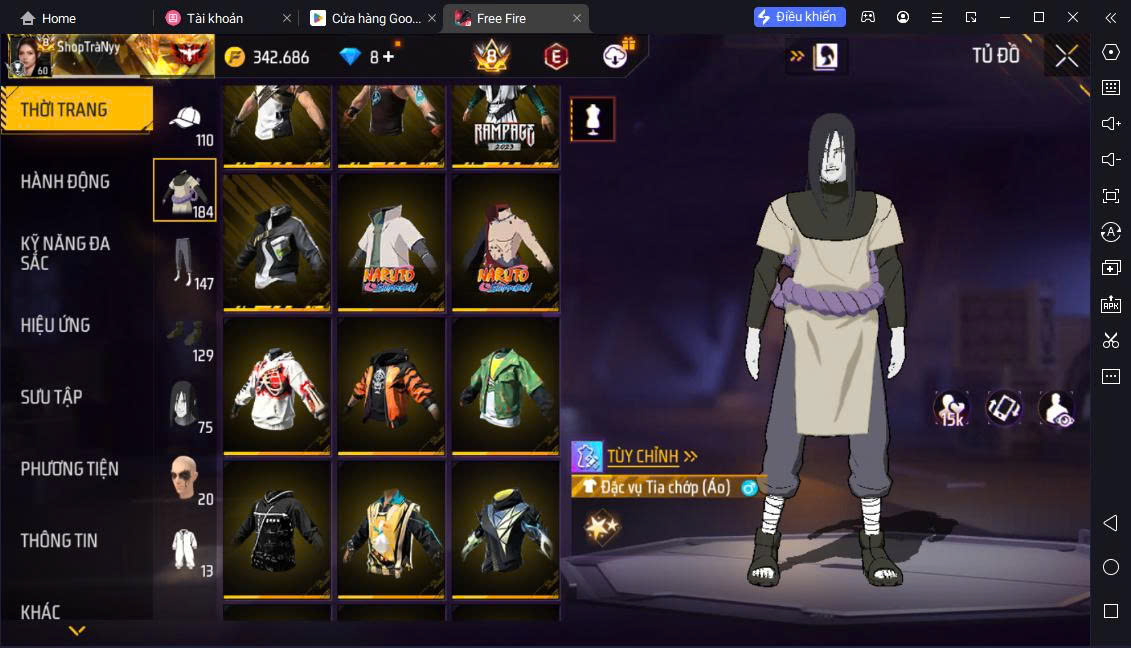Image resolution: width=1131 pixels, height=648 pixels.
Task: Select the hat subcategory with 110 items
Action: point(186,123)
